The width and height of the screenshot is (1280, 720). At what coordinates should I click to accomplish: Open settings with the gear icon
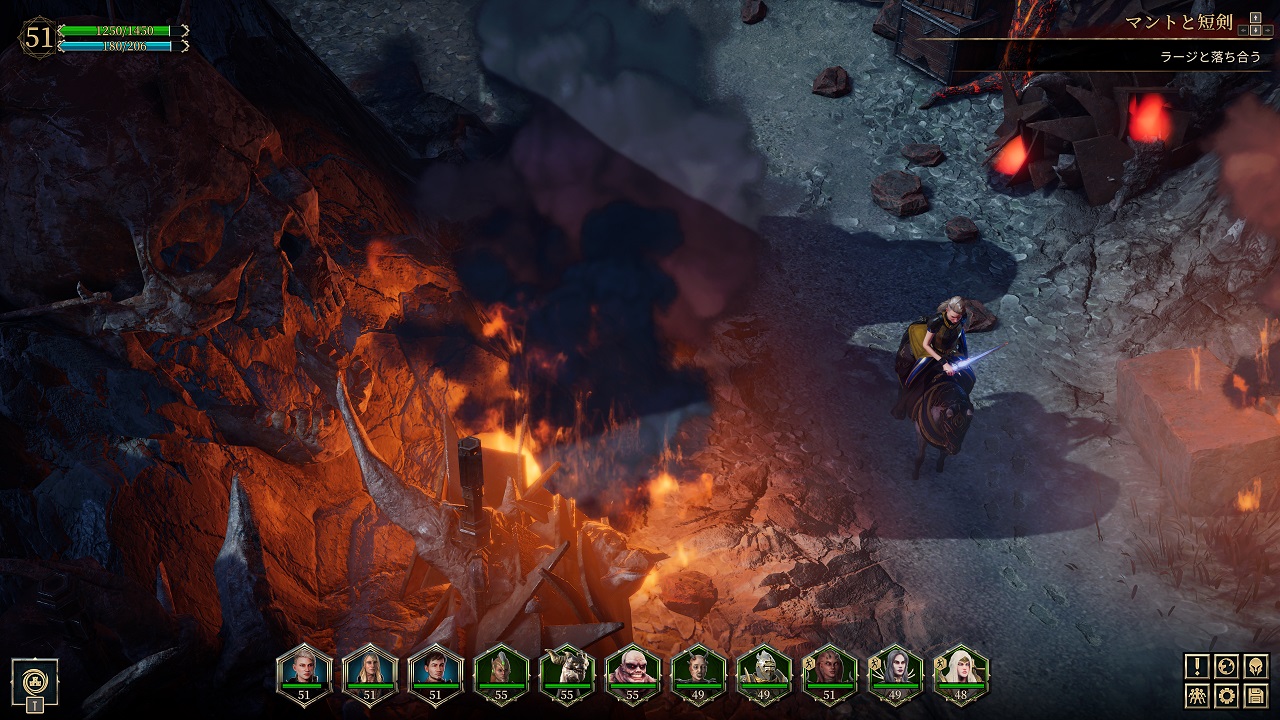tap(1227, 695)
